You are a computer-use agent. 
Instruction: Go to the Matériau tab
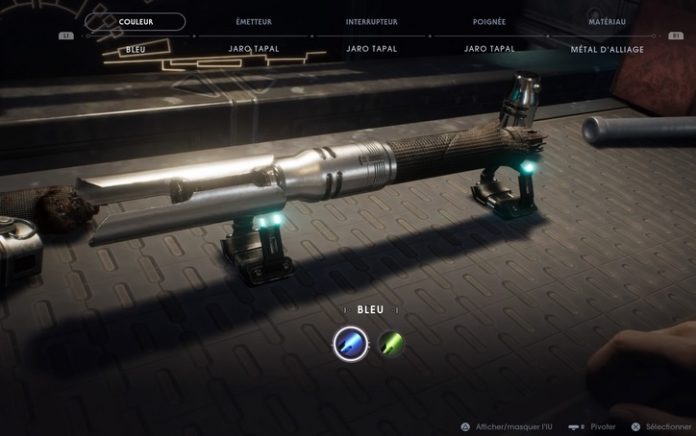pyautogui.click(x=607, y=21)
